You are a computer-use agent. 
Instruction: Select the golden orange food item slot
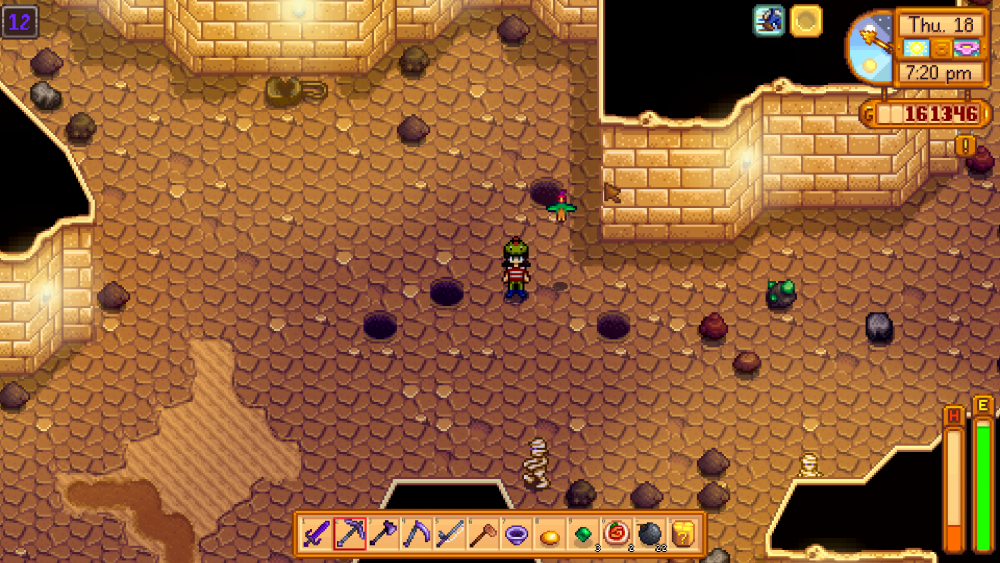(549, 534)
